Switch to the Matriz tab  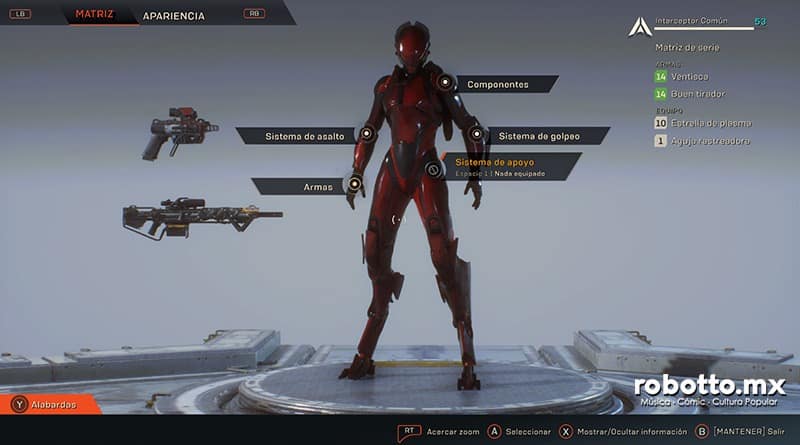point(92,15)
